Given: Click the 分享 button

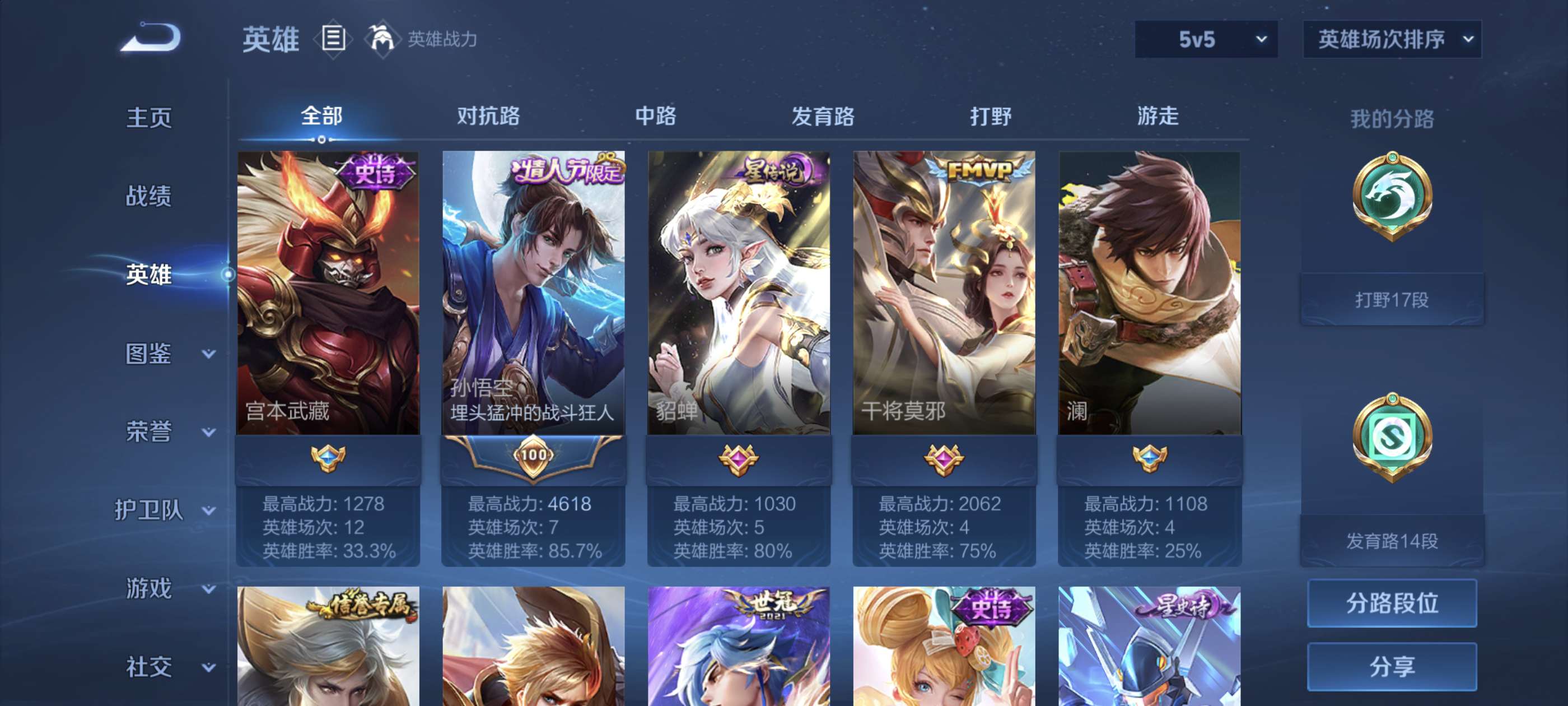Looking at the screenshot, I should pos(1394,666).
